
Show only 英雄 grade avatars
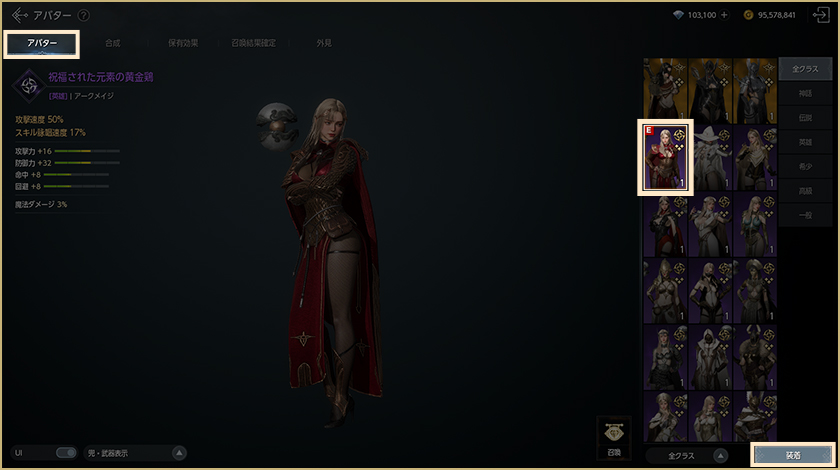coord(805,142)
